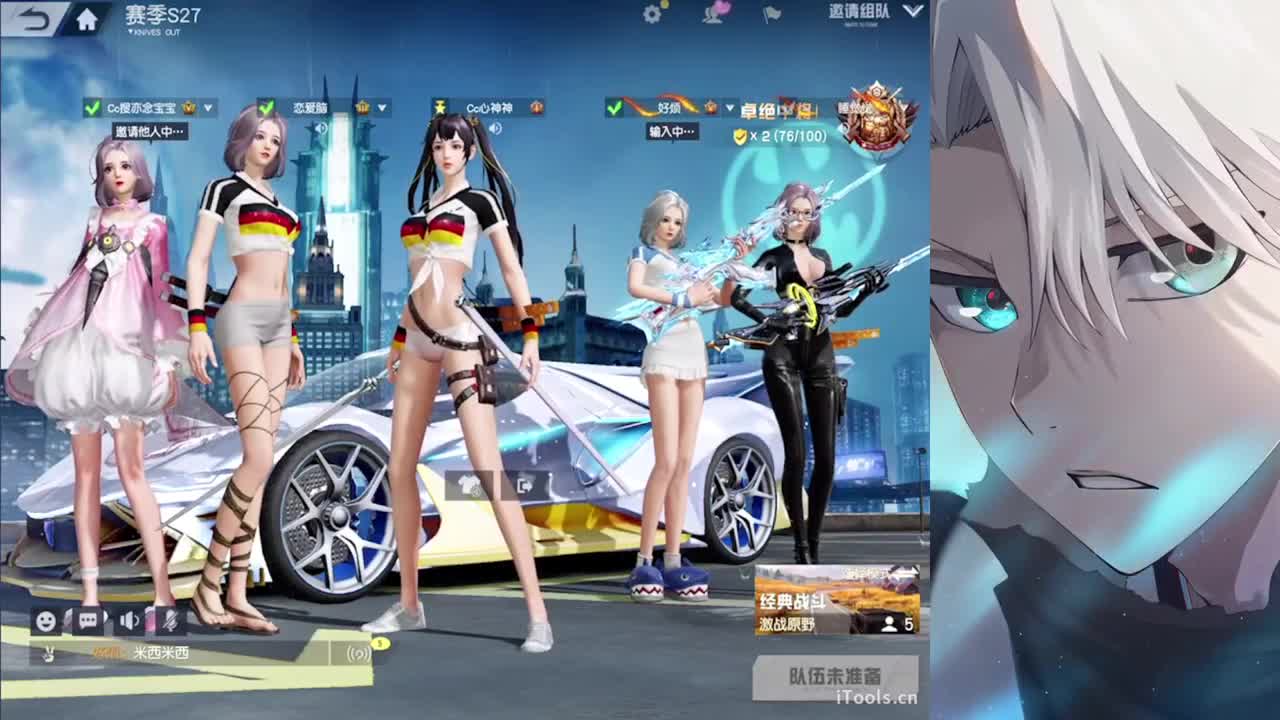Open settings via the gear icon
The image size is (1280, 720).
pyautogui.click(x=652, y=14)
